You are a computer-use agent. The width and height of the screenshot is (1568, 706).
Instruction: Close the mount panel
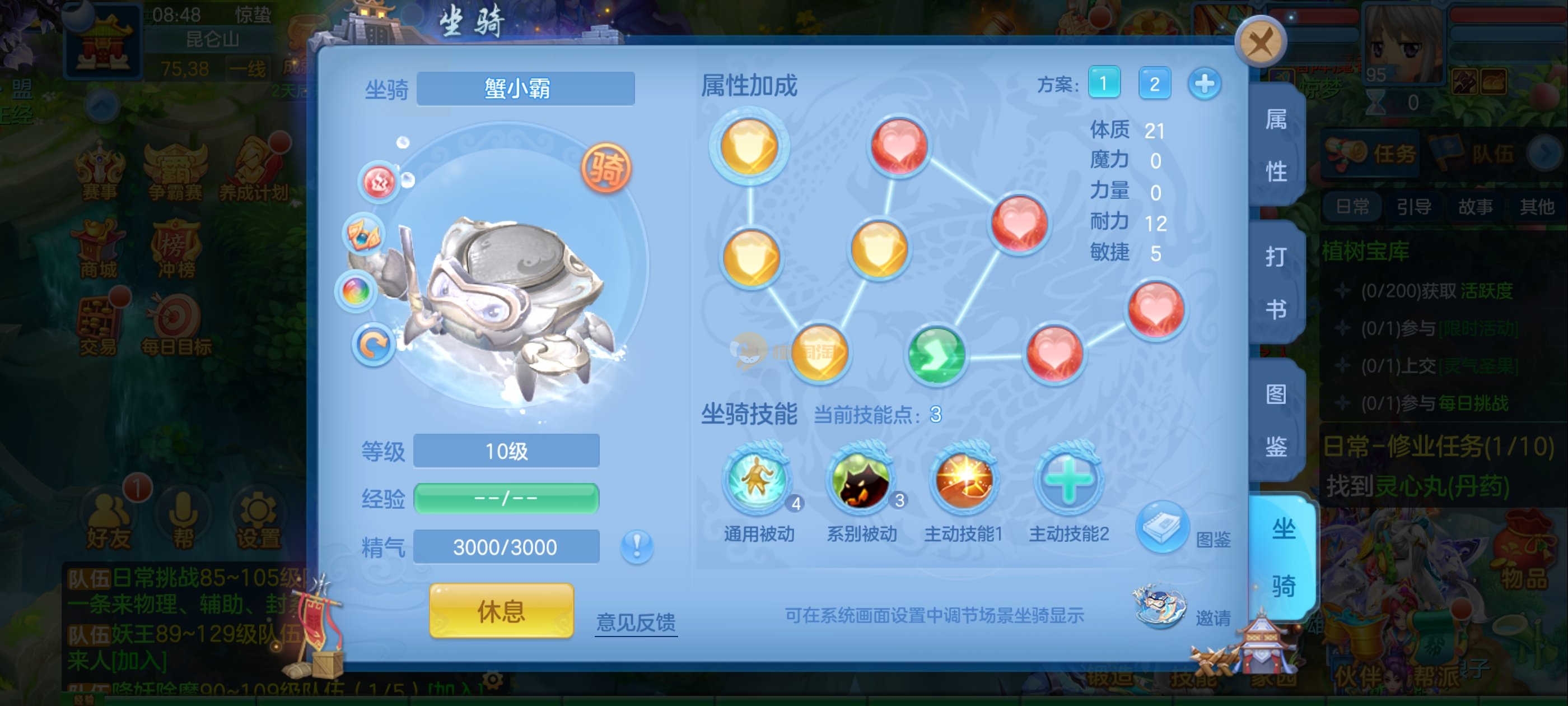tap(1260, 43)
